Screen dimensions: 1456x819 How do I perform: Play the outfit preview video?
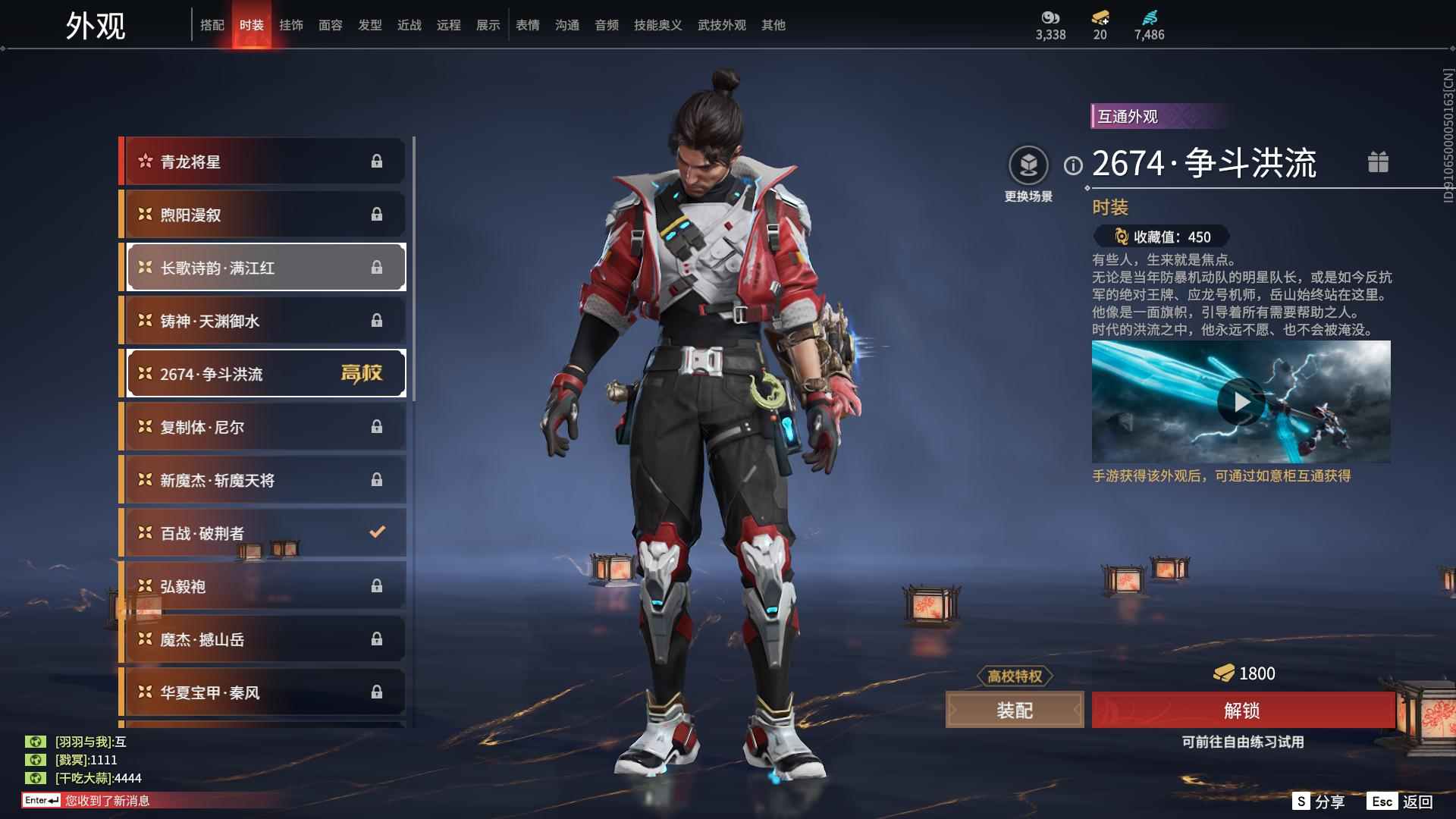pyautogui.click(x=1241, y=402)
